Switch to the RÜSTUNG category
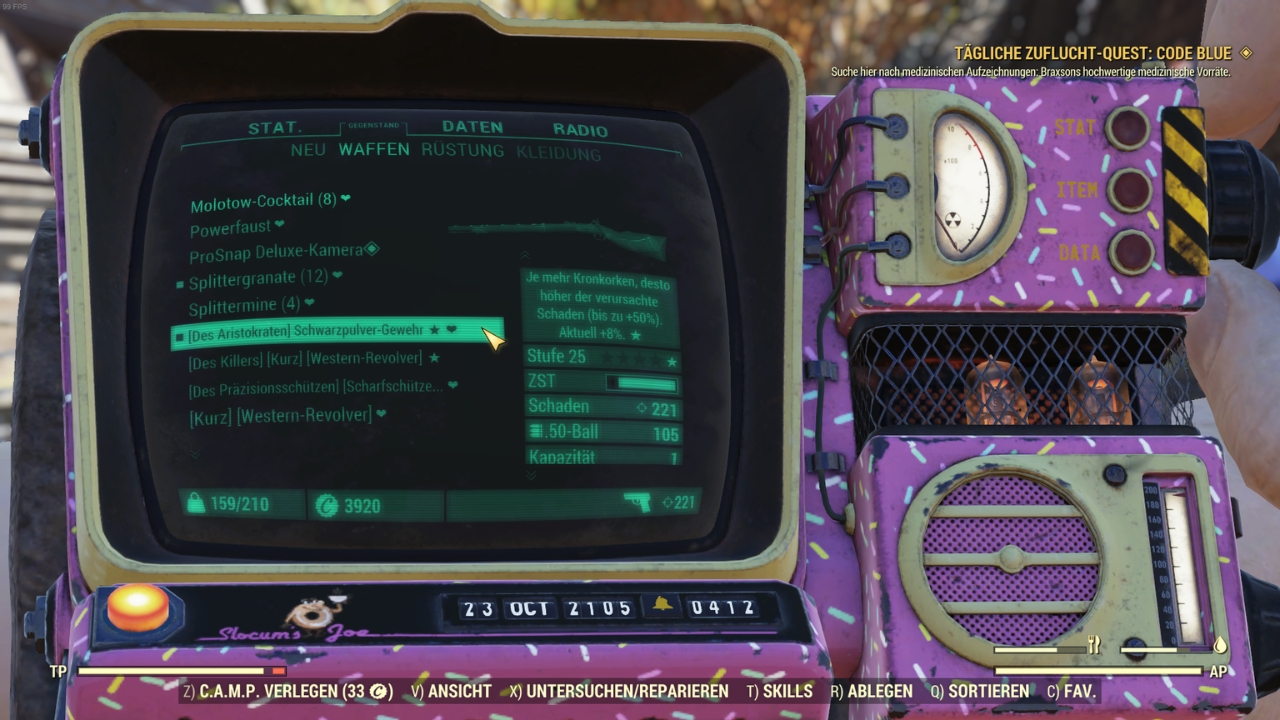Image resolution: width=1280 pixels, height=720 pixels. pyautogui.click(x=462, y=151)
